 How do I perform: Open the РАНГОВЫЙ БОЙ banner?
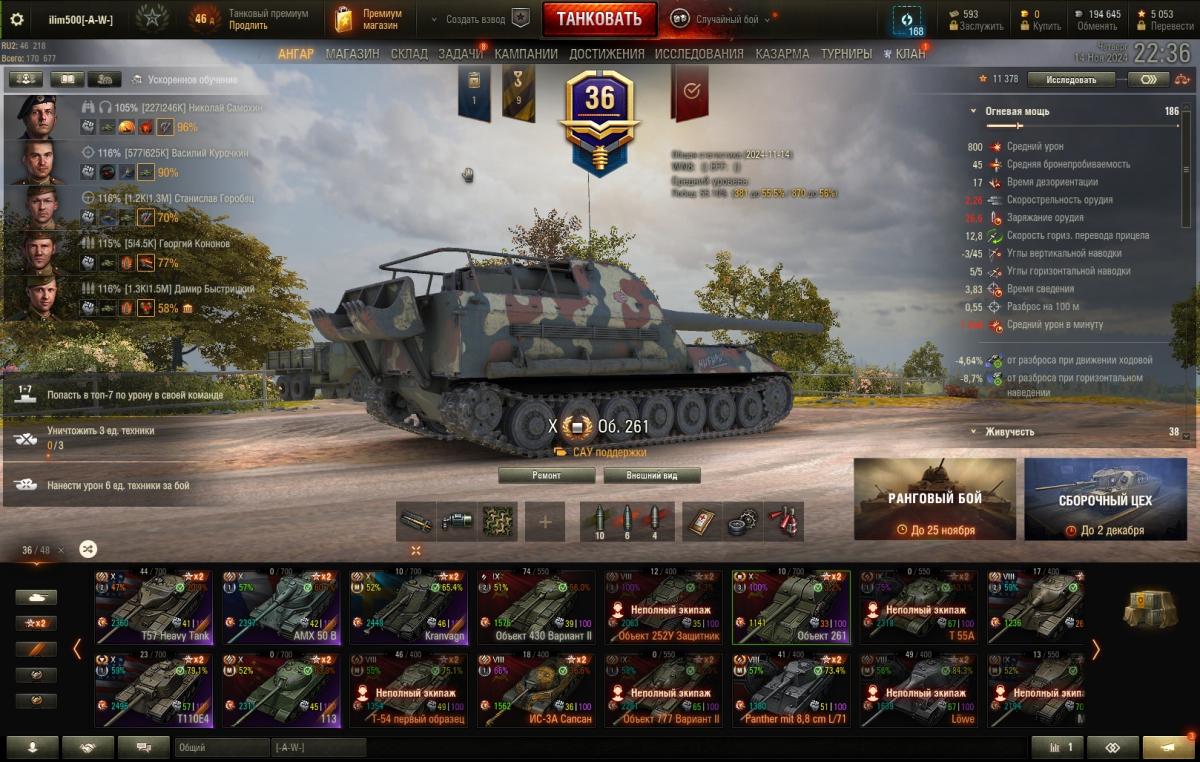click(x=935, y=499)
